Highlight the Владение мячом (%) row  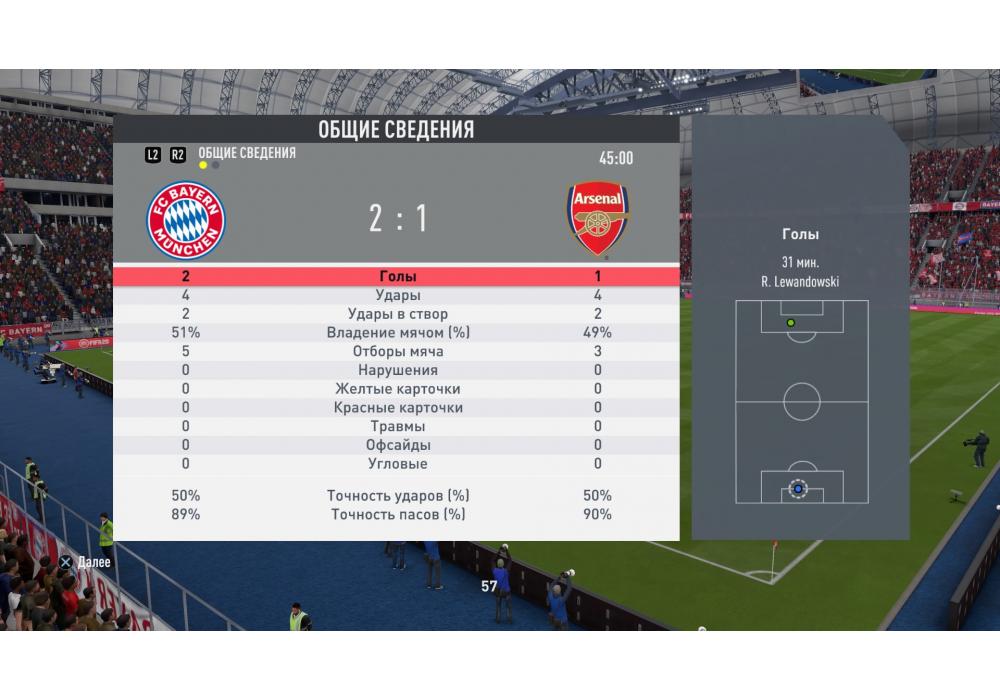[397, 333]
